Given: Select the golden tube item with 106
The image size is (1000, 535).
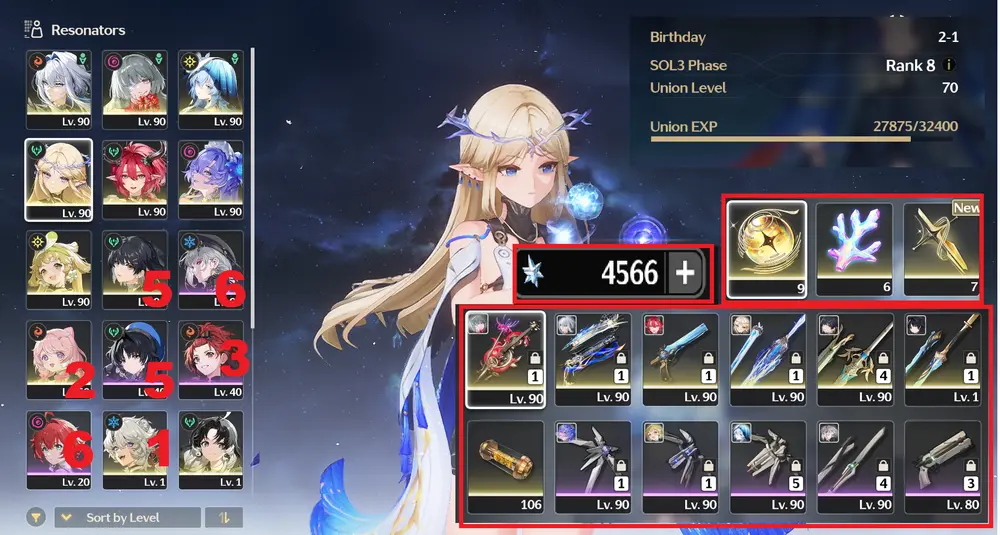Looking at the screenshot, I should point(505,466).
